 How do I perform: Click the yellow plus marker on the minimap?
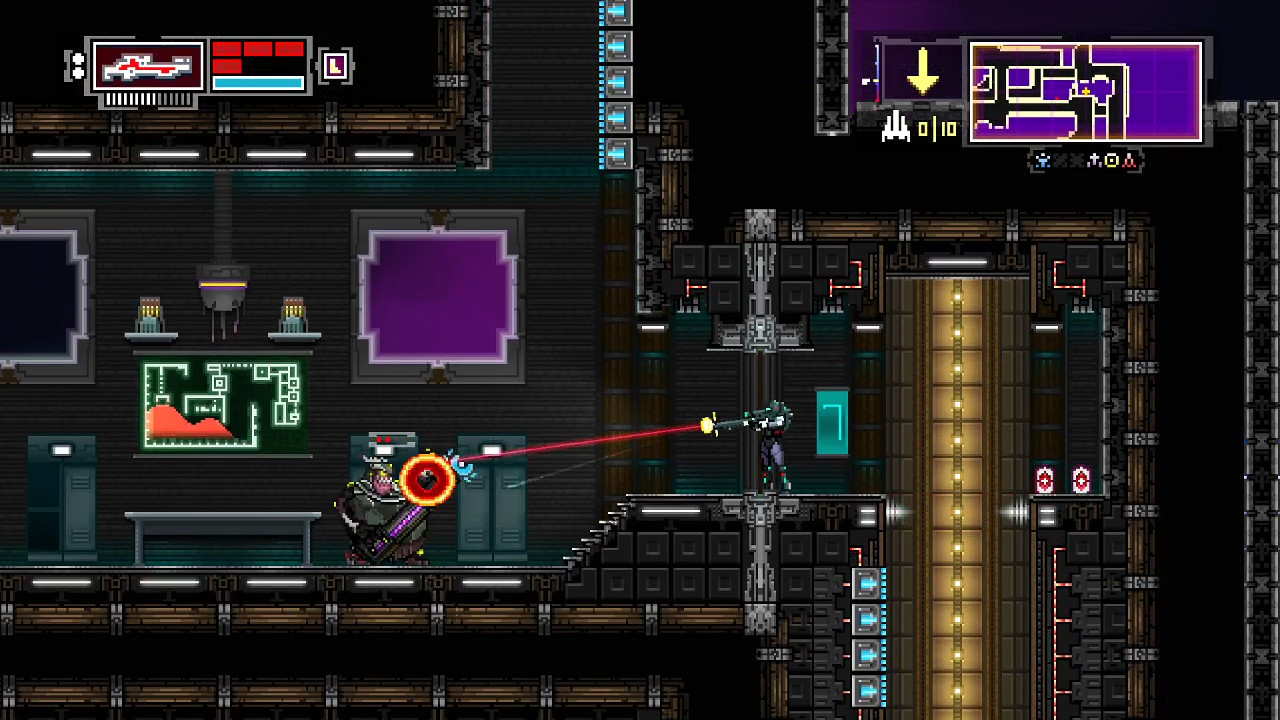(1086, 91)
